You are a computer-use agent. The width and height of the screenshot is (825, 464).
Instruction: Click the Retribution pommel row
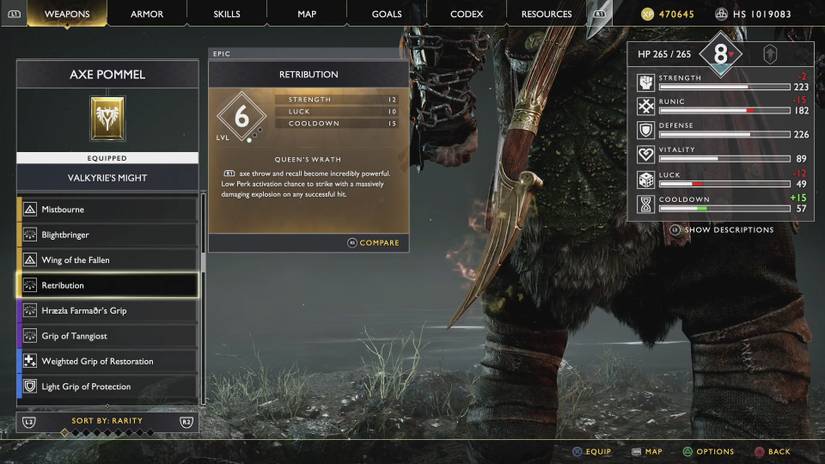pyautogui.click(x=108, y=285)
